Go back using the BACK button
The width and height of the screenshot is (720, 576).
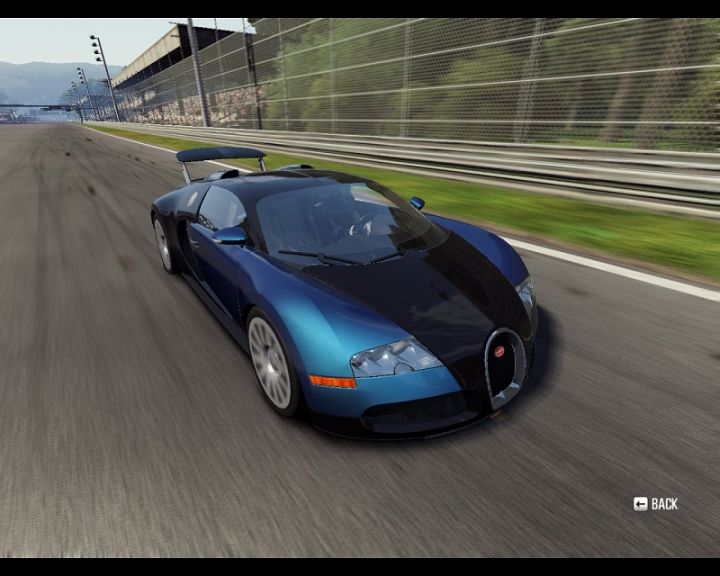coord(656,504)
